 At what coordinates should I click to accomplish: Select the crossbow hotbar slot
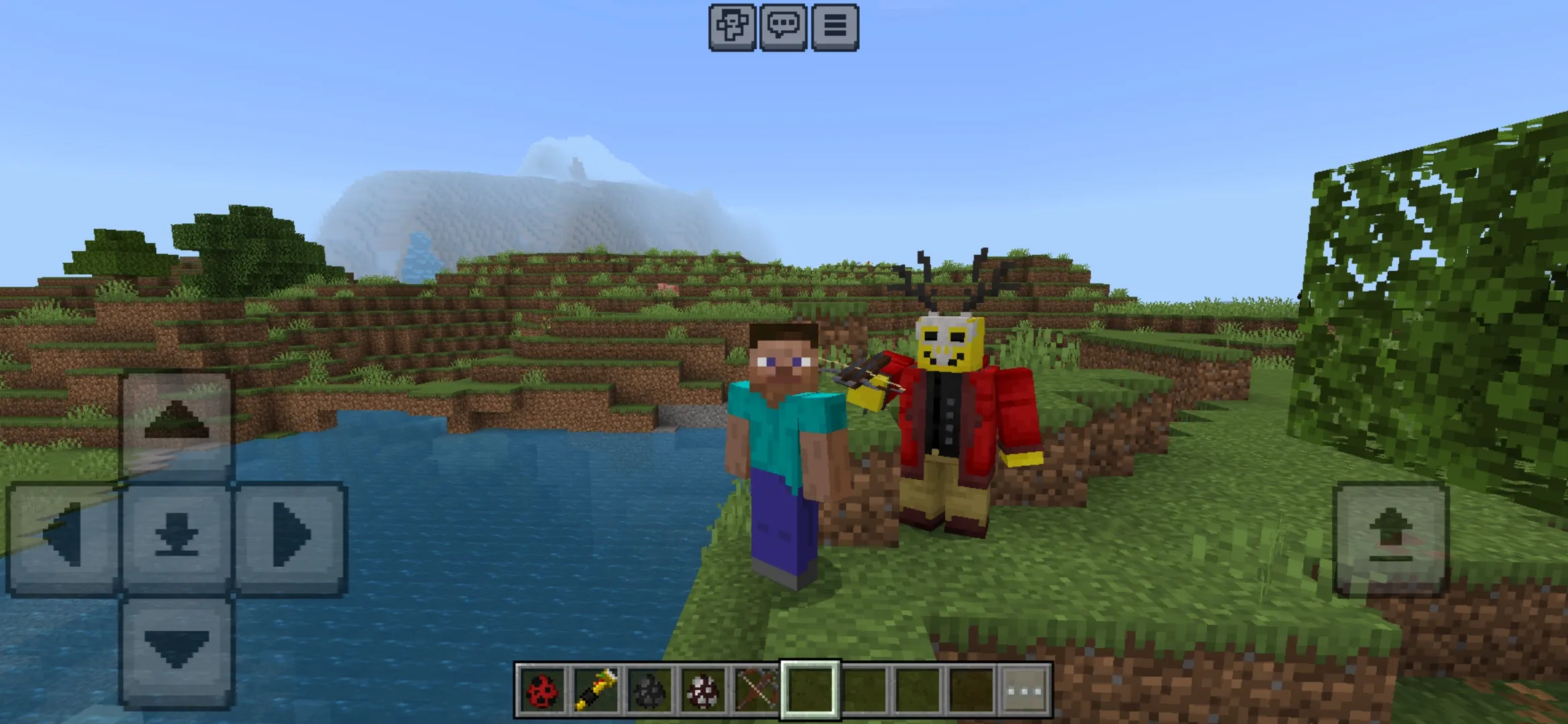(x=756, y=689)
